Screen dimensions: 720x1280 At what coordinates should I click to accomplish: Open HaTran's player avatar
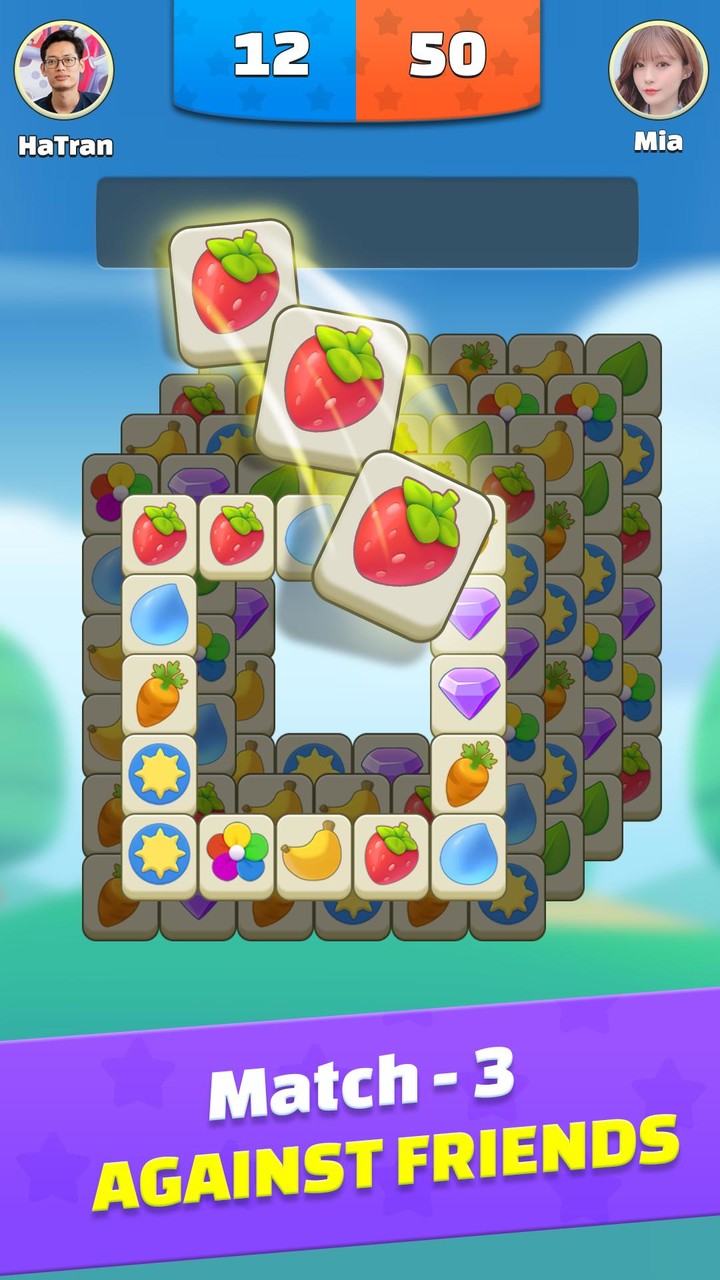64,70
